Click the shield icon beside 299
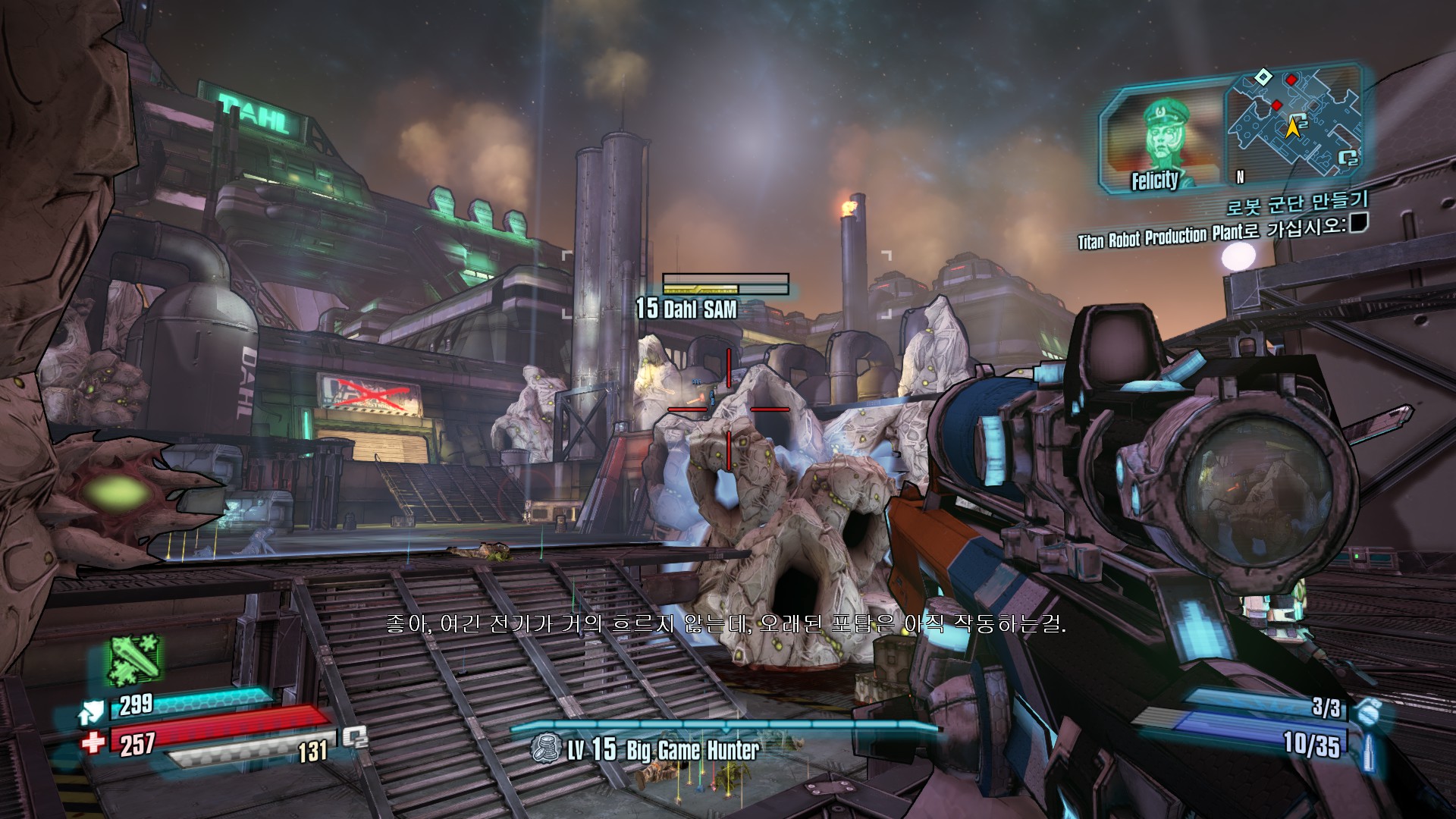The height and width of the screenshot is (819, 1456). 90,712
